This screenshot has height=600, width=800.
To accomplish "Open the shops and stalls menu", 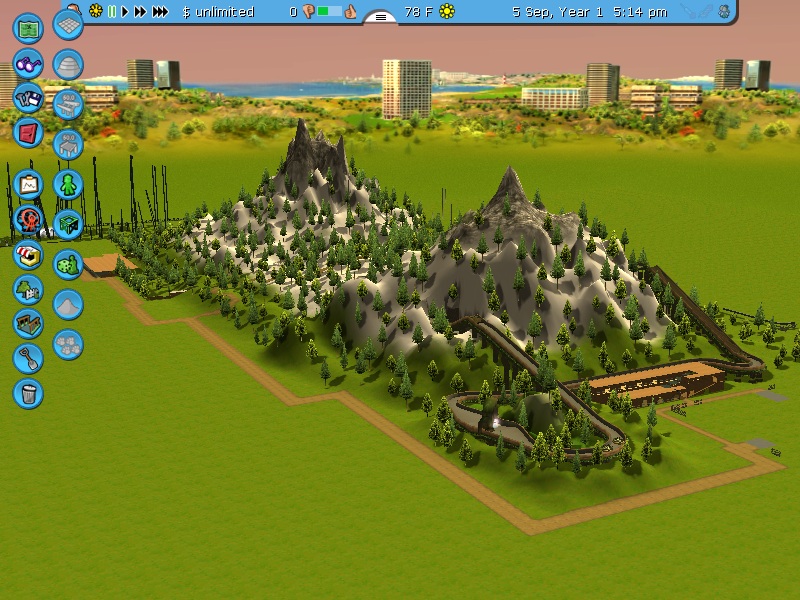I will (28, 253).
